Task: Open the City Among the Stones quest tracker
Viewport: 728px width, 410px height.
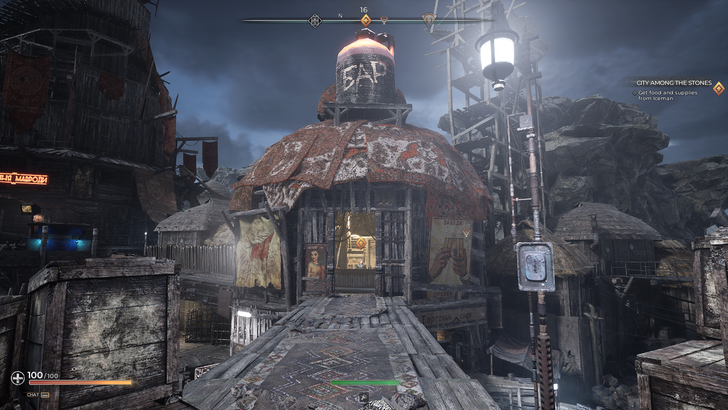Action: (x=676, y=83)
